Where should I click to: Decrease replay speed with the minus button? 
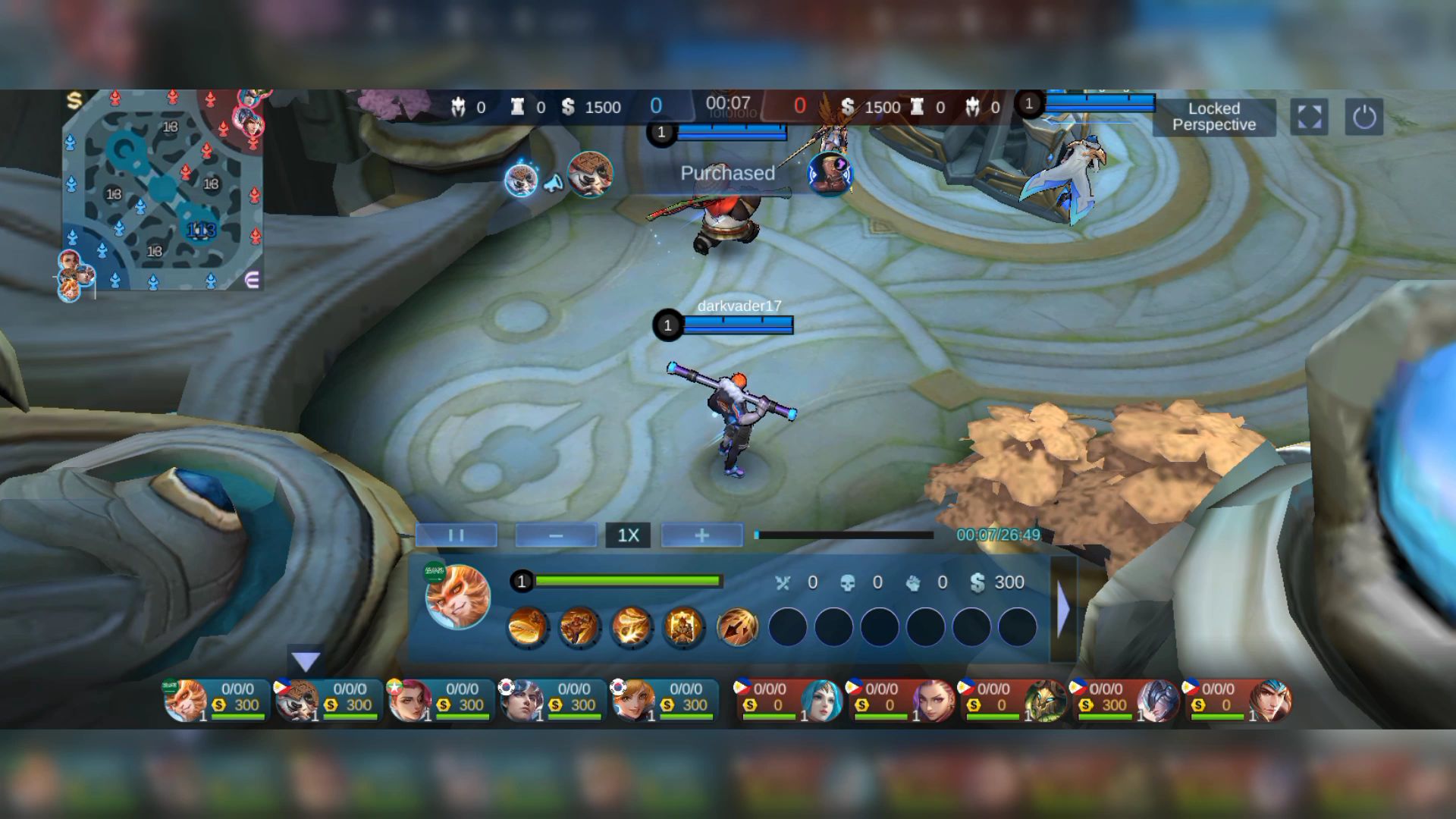click(x=556, y=535)
